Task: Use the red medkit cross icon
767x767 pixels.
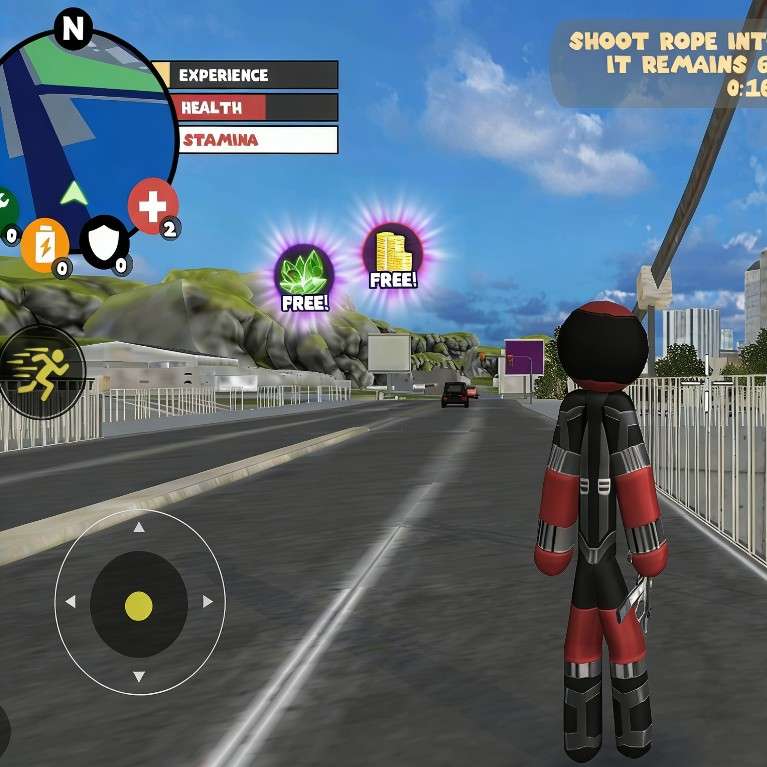Action: (x=152, y=208)
